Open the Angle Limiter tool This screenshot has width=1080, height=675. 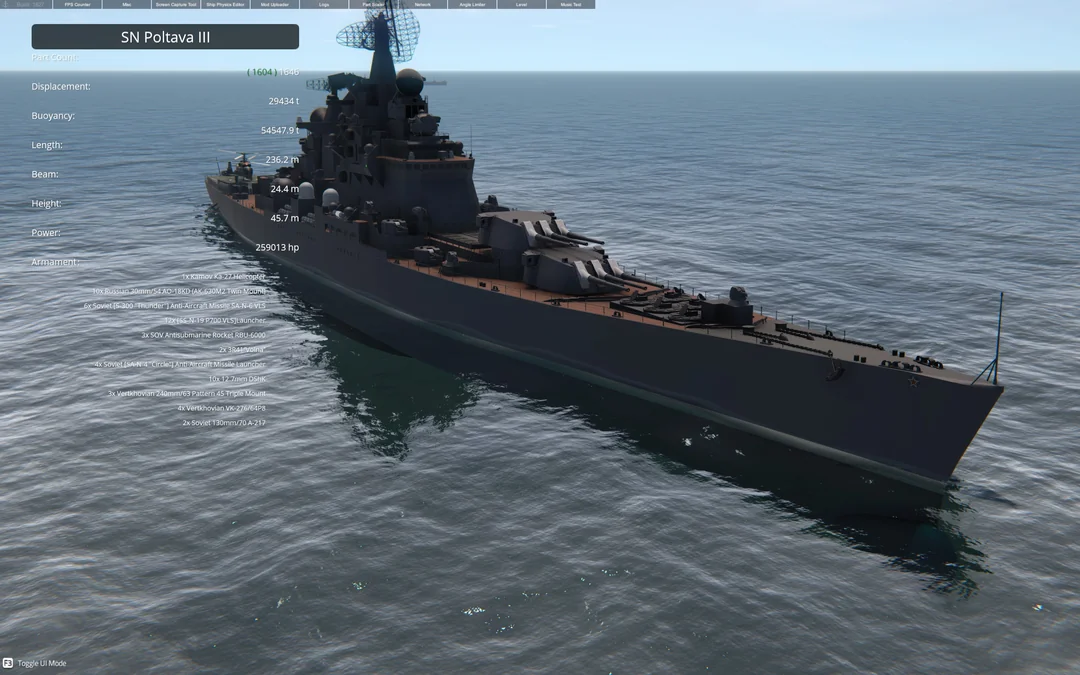pyautogui.click(x=472, y=4)
